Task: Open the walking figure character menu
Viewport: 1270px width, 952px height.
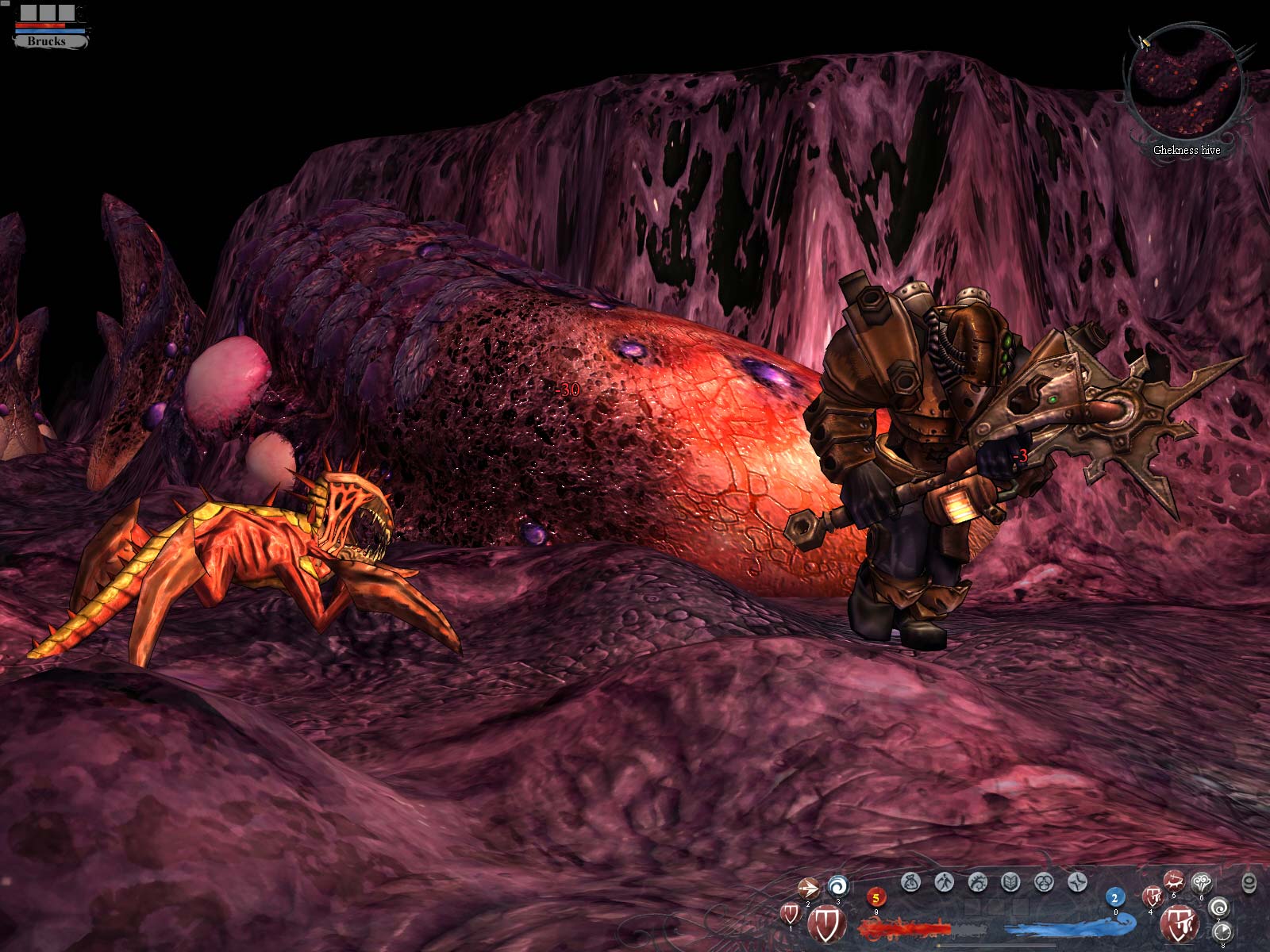Action: pos(944,881)
